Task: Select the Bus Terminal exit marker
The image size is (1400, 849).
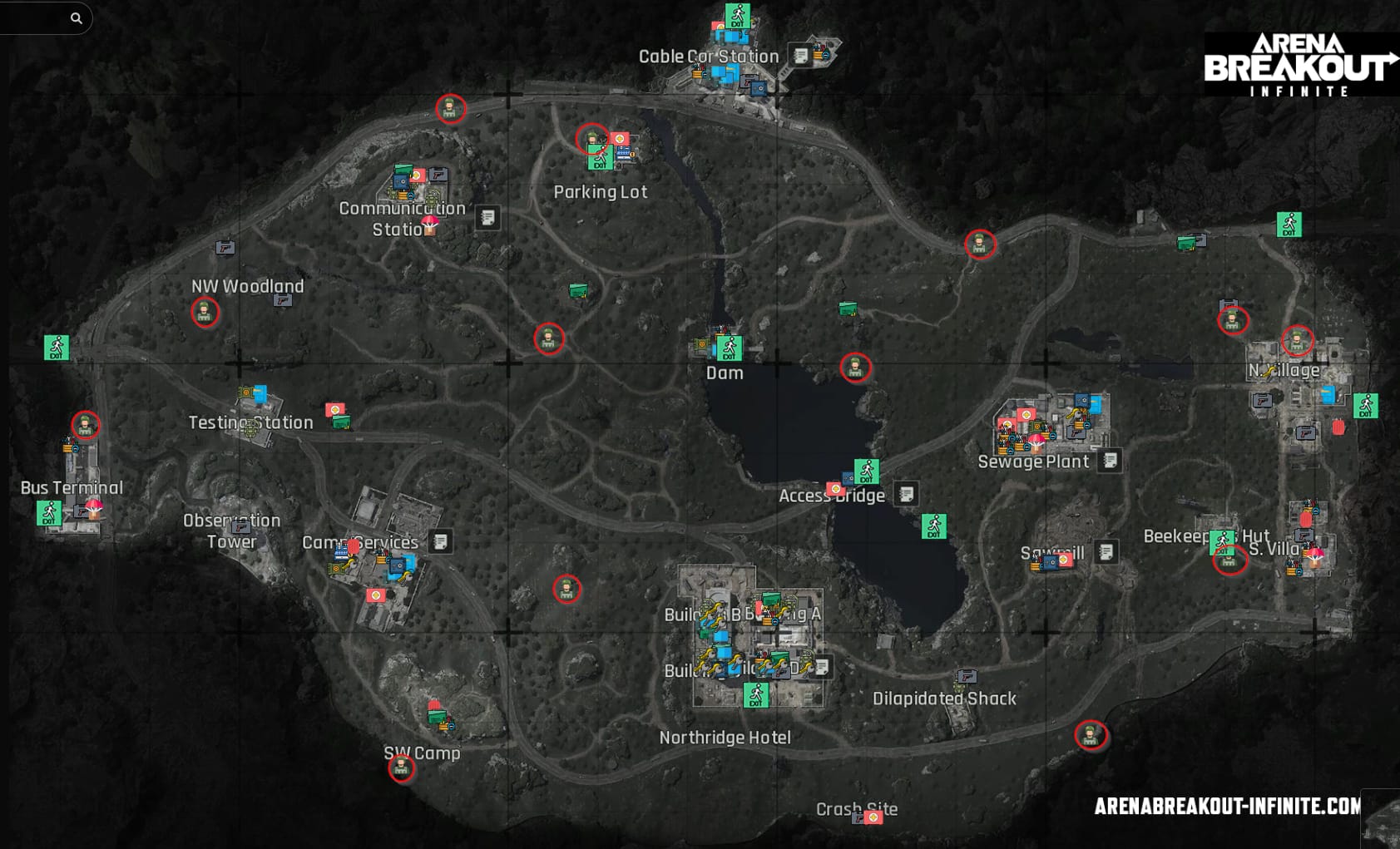Action: 49,513
